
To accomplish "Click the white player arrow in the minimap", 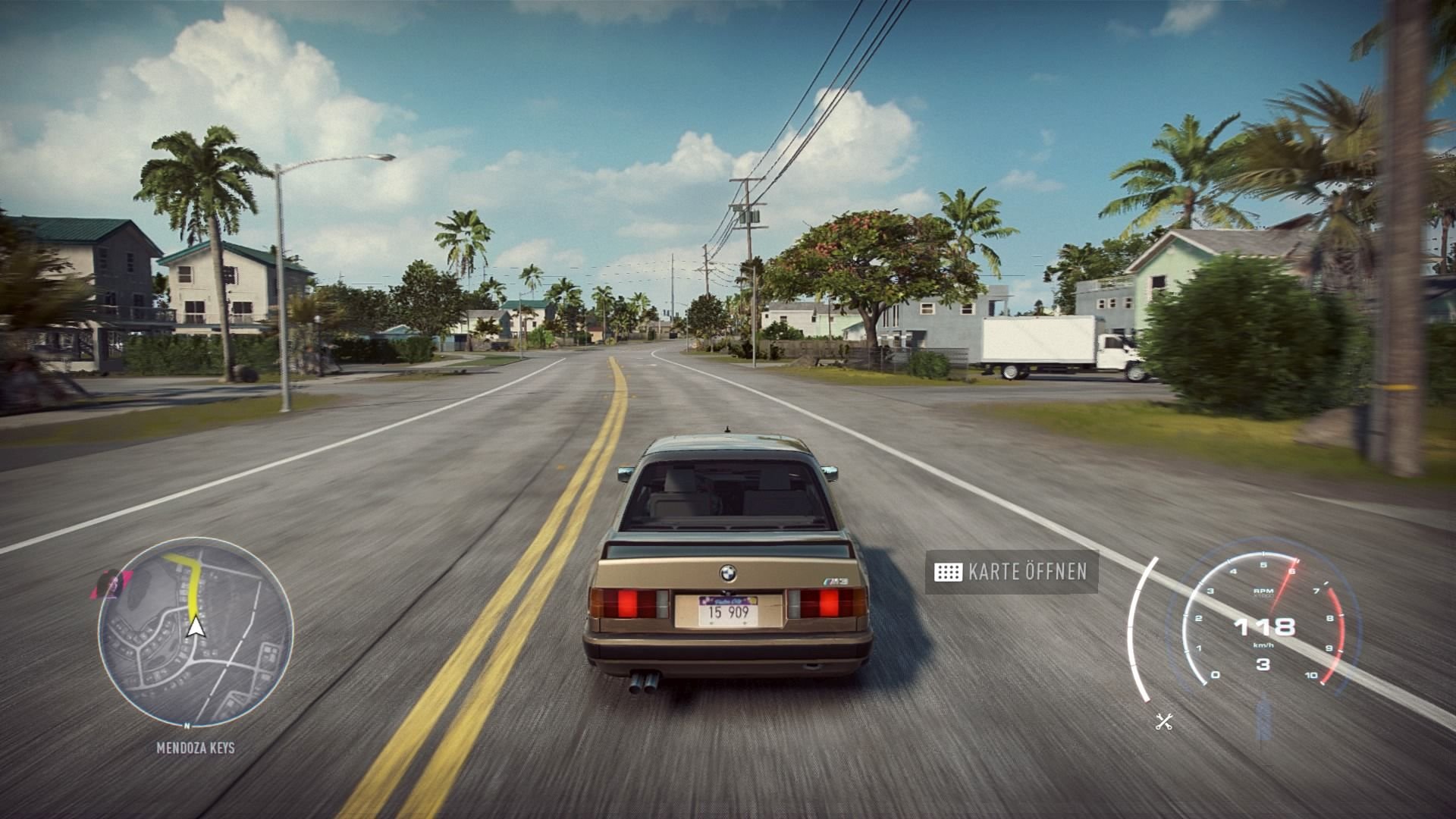I will pos(196,626).
